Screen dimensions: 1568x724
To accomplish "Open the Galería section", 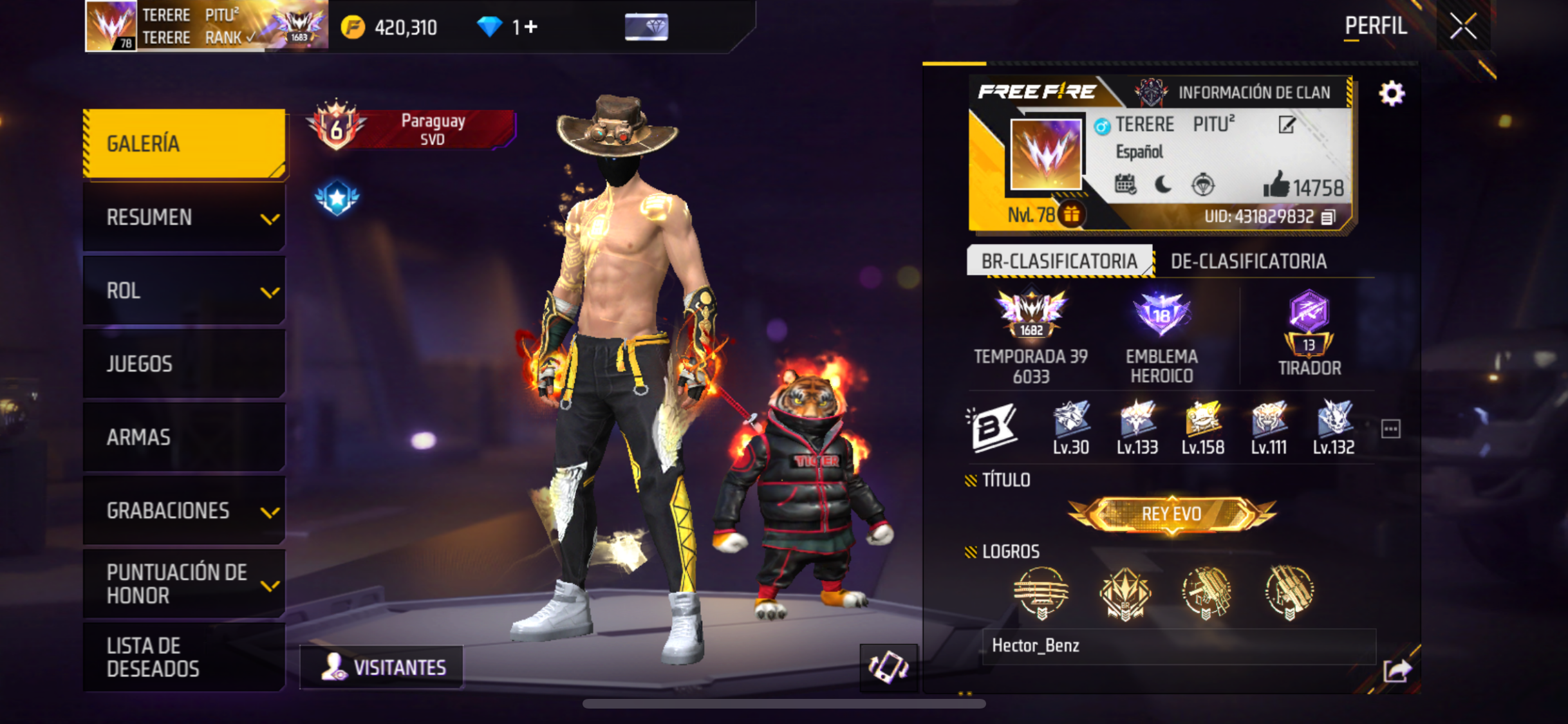I will (185, 144).
